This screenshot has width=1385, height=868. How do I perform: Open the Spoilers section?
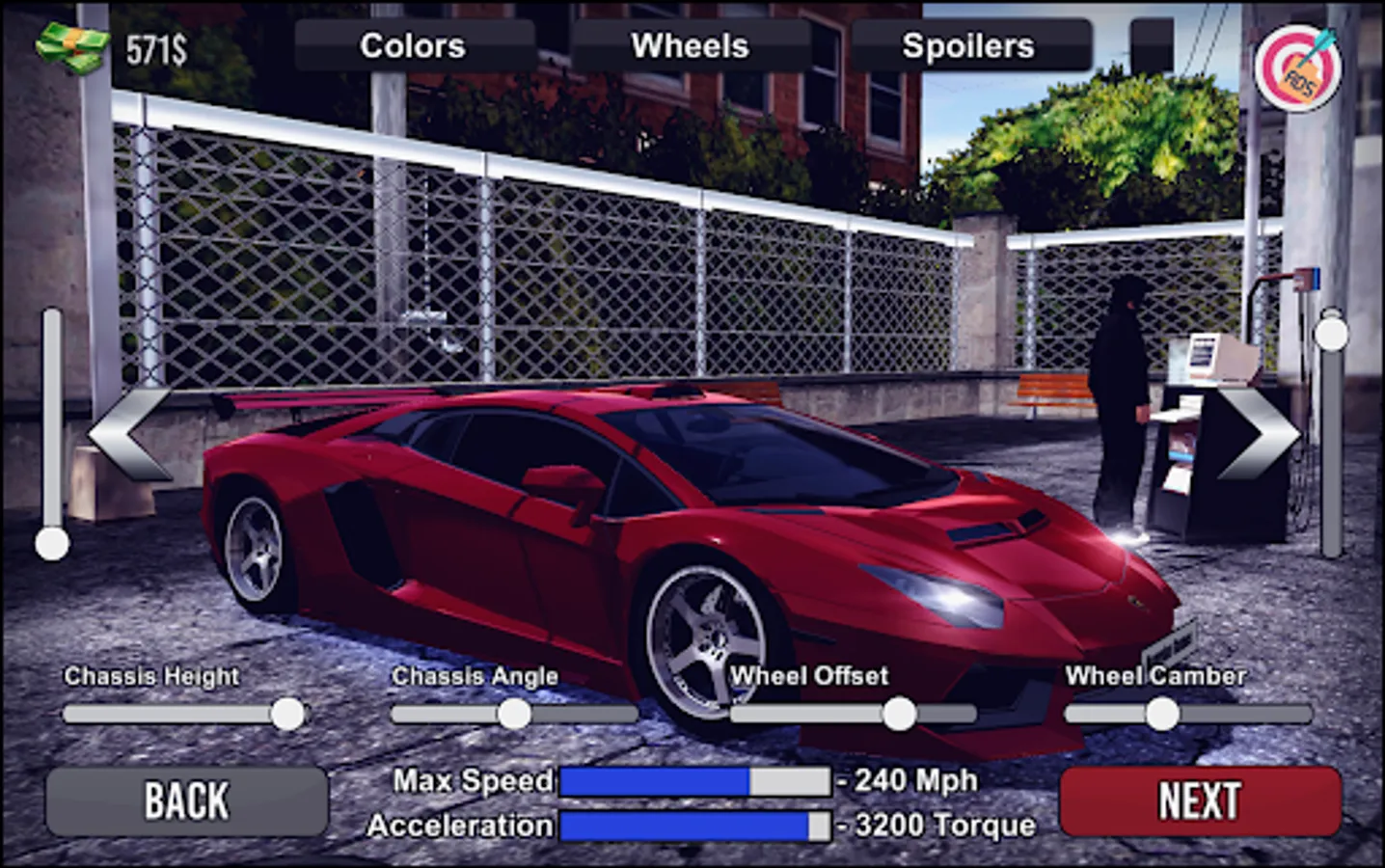coord(968,44)
